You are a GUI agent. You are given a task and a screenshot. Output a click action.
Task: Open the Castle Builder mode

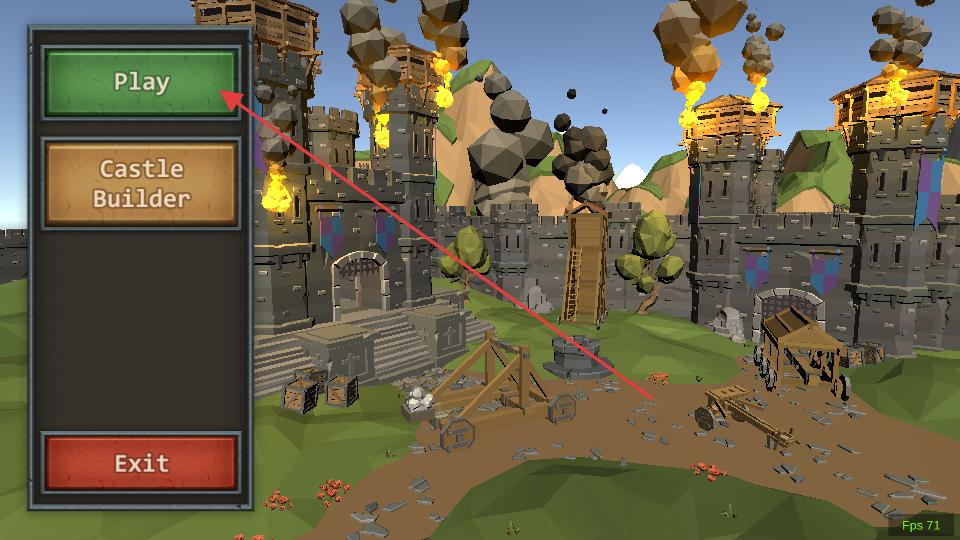[x=141, y=184]
